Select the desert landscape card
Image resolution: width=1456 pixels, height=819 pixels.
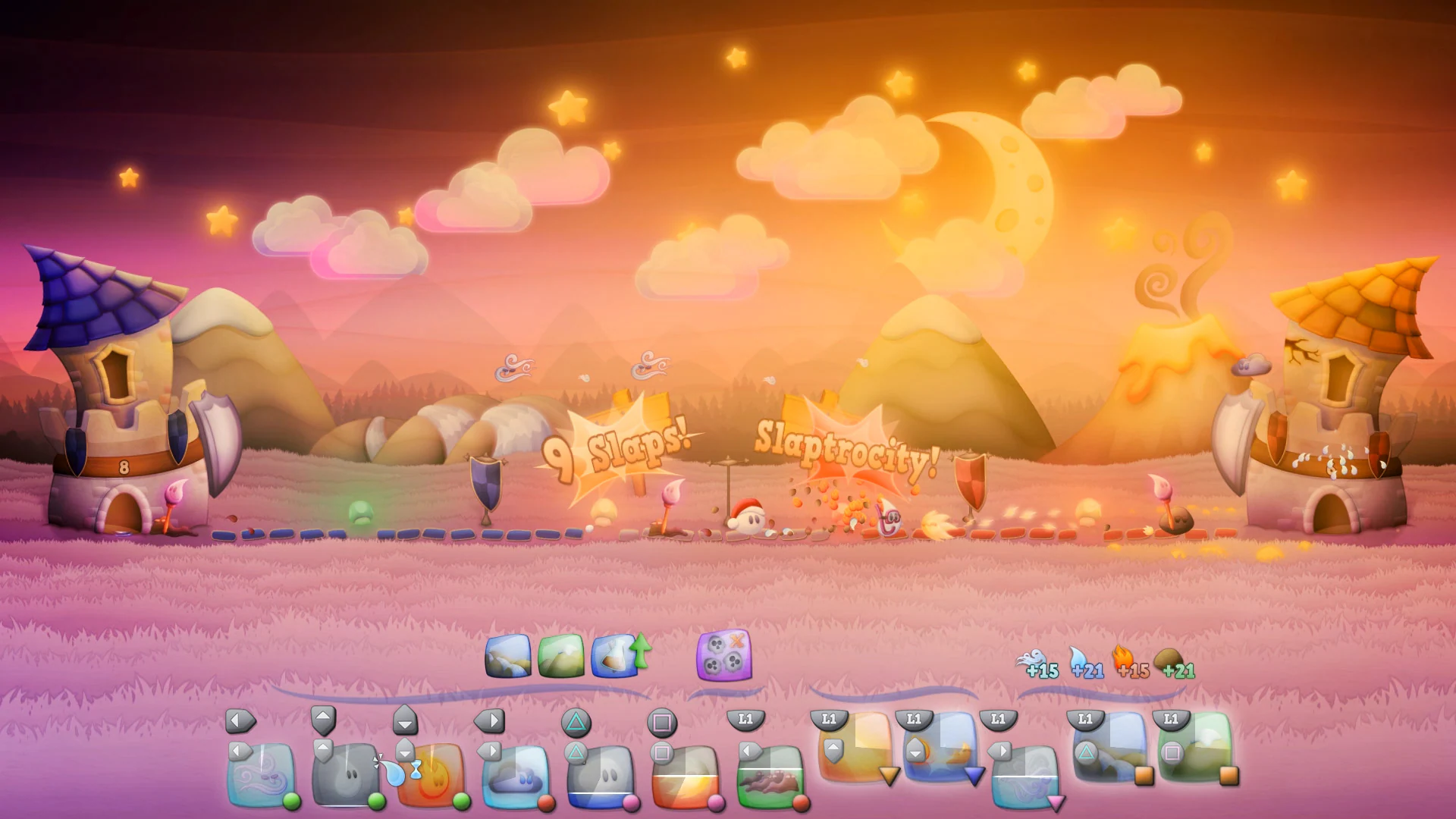(x=509, y=658)
